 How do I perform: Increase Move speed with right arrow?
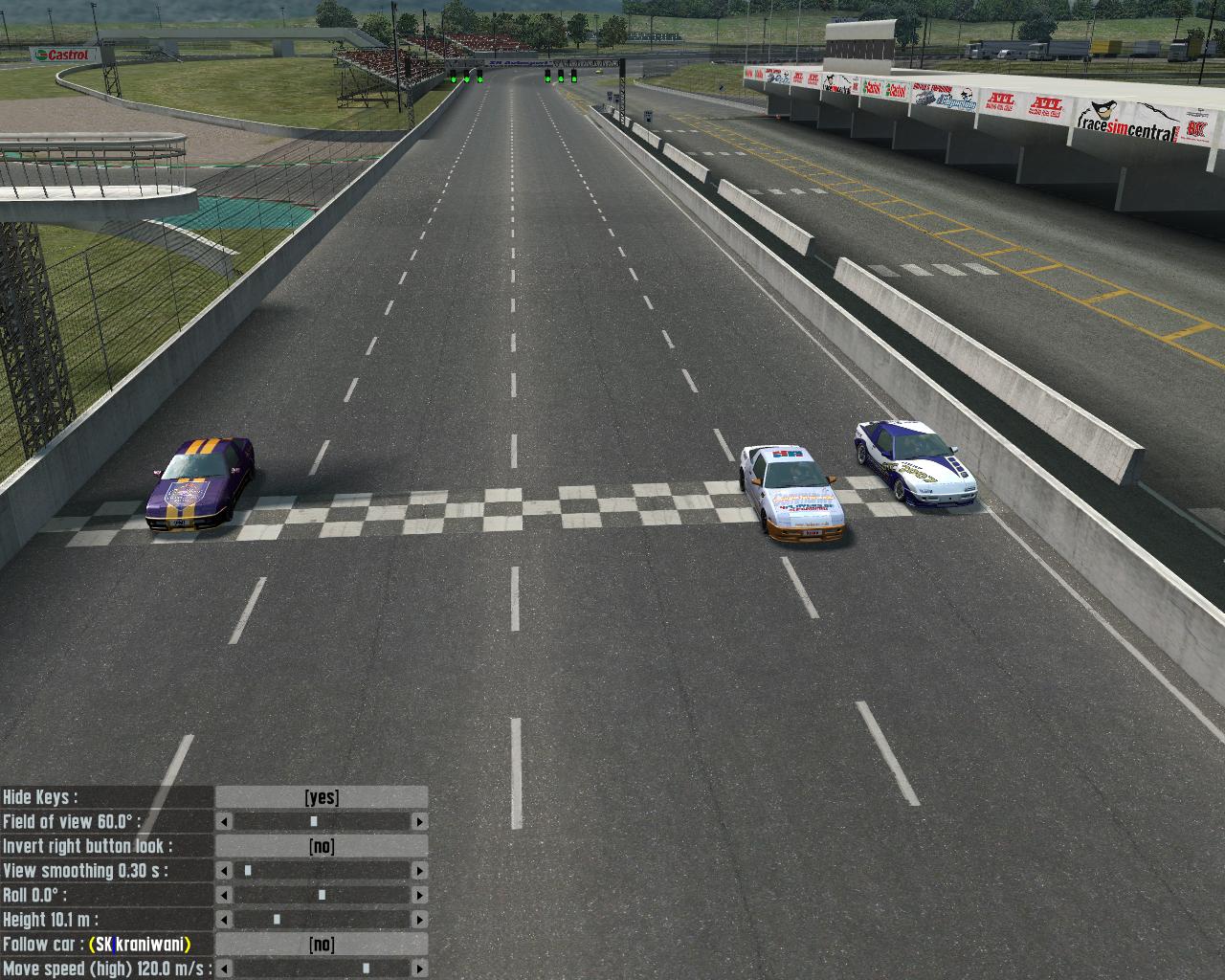coord(419,969)
